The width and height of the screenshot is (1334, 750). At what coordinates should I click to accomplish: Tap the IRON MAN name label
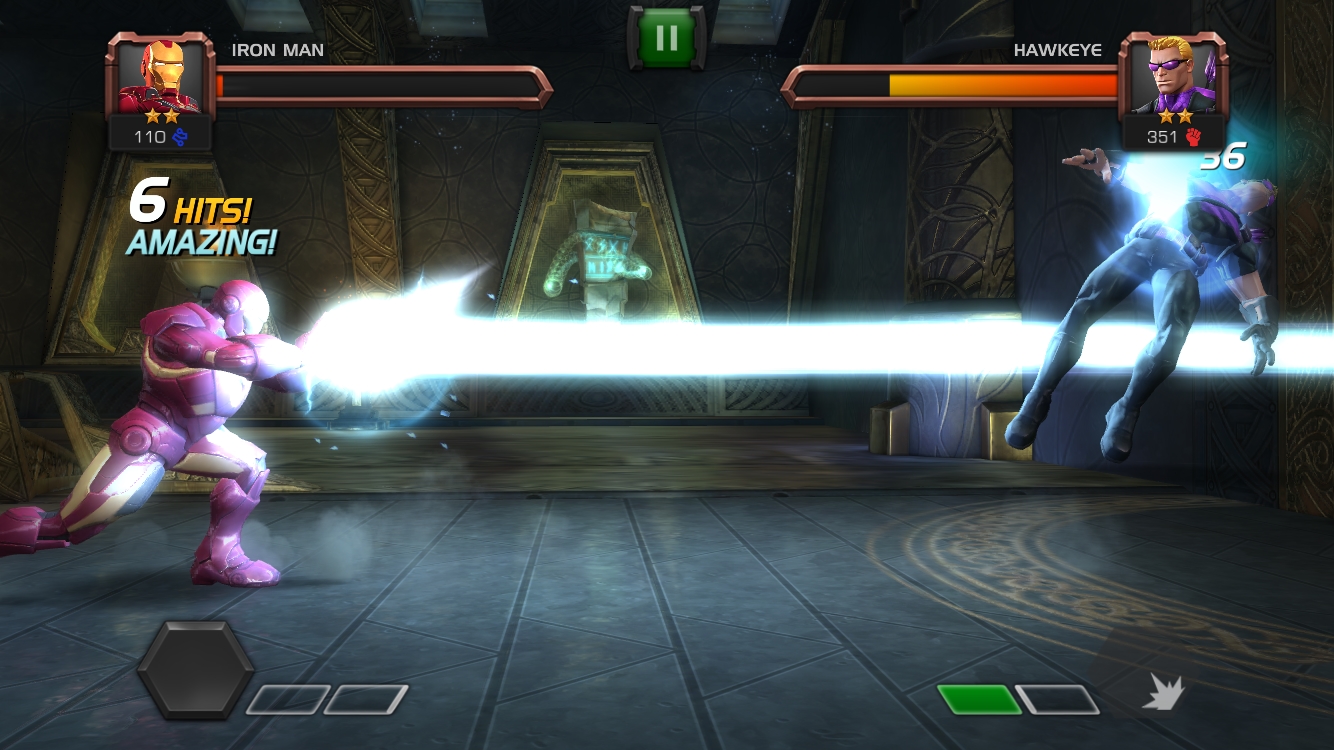[276, 50]
